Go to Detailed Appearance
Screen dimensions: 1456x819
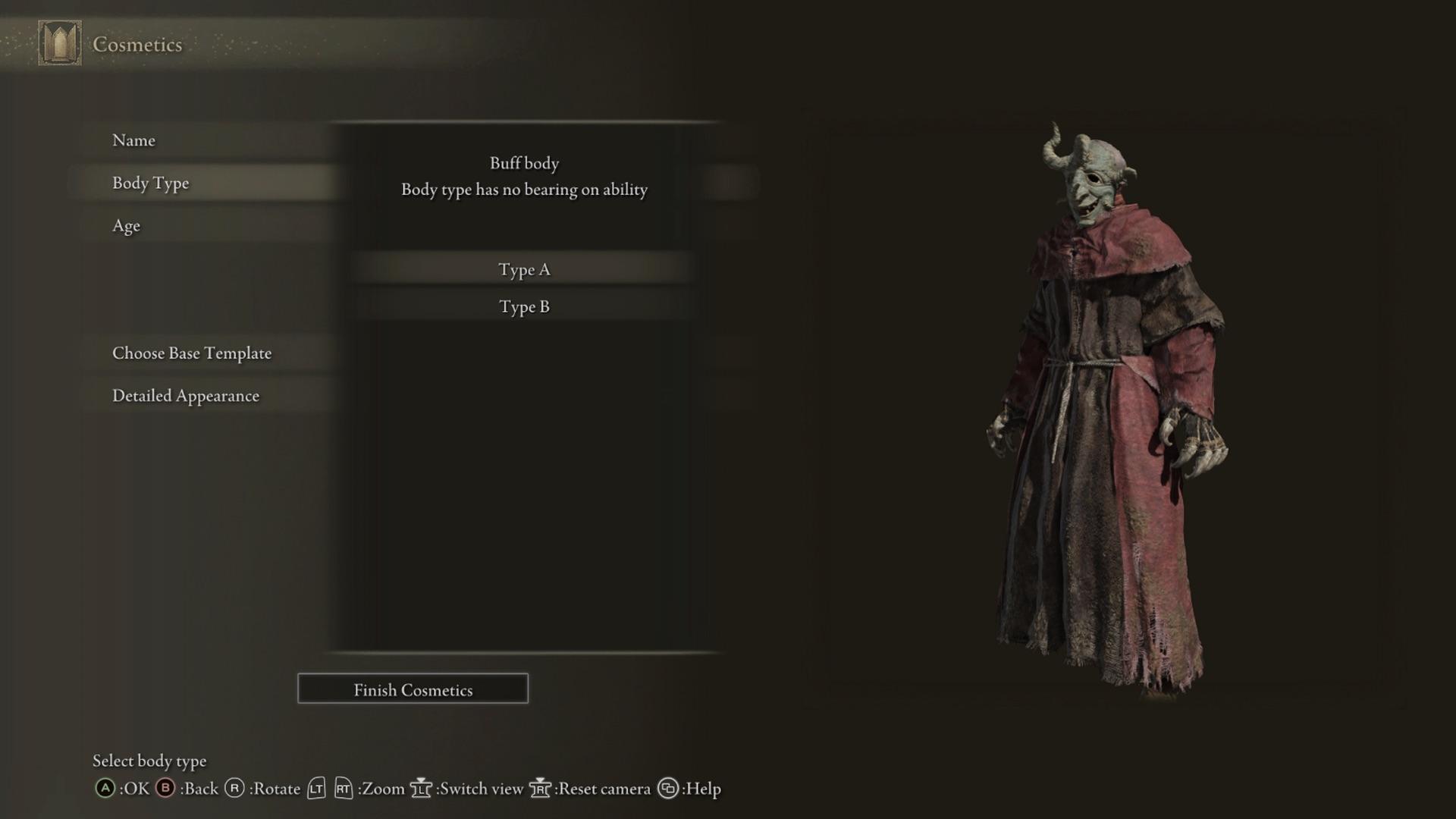point(186,395)
